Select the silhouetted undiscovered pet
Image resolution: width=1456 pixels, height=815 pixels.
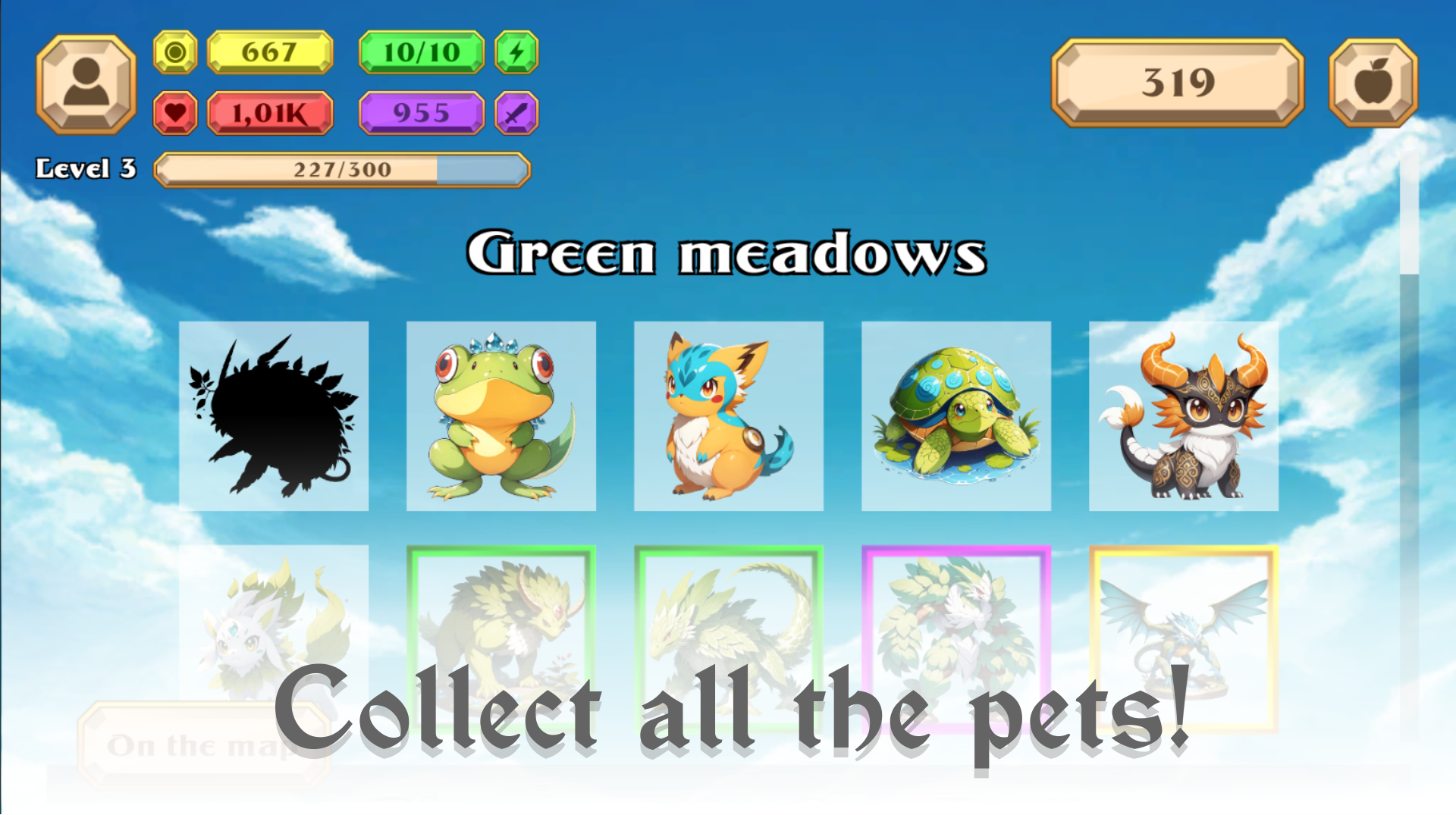[x=275, y=417]
